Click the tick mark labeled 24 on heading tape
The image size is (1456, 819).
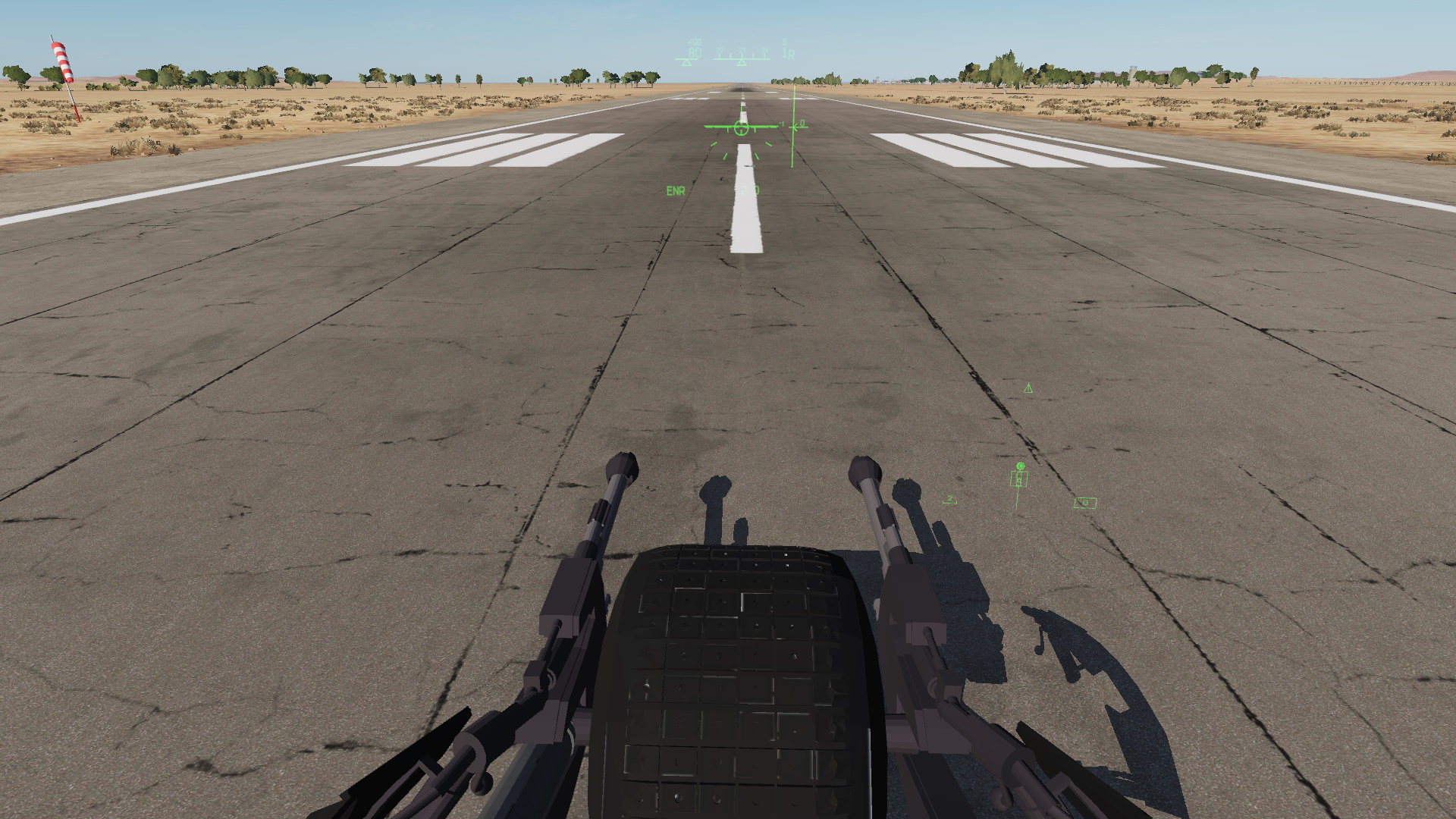click(764, 53)
